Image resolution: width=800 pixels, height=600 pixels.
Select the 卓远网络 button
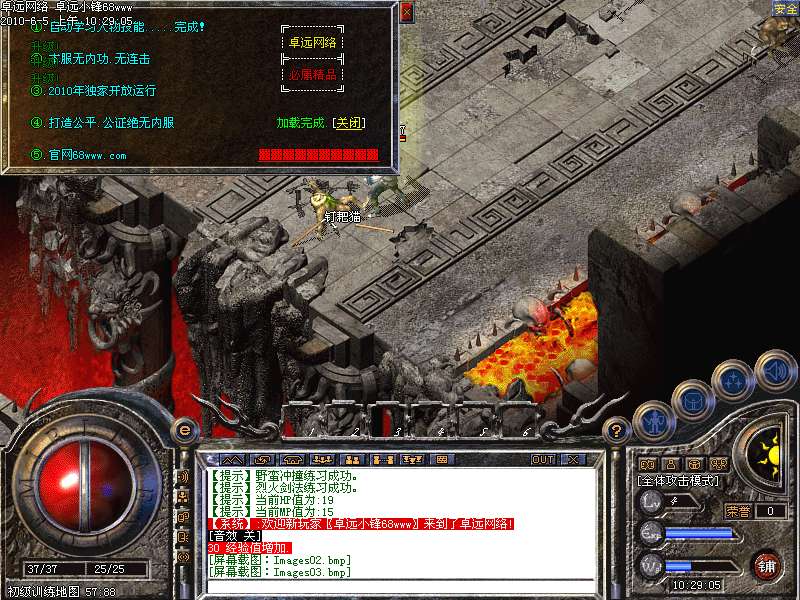click(x=313, y=42)
